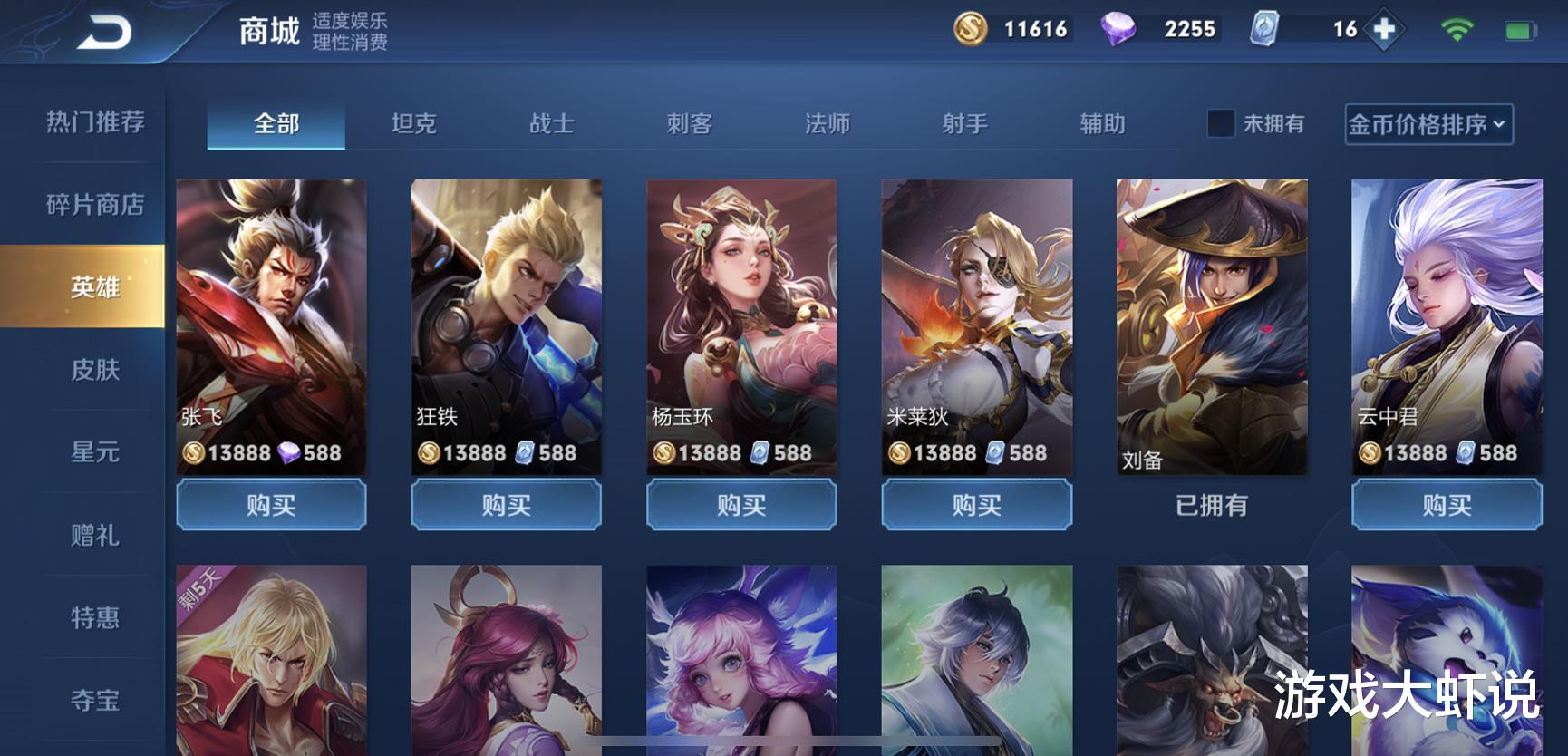Click the diamond currency icon
This screenshot has width=1568, height=756.
[x=1118, y=28]
